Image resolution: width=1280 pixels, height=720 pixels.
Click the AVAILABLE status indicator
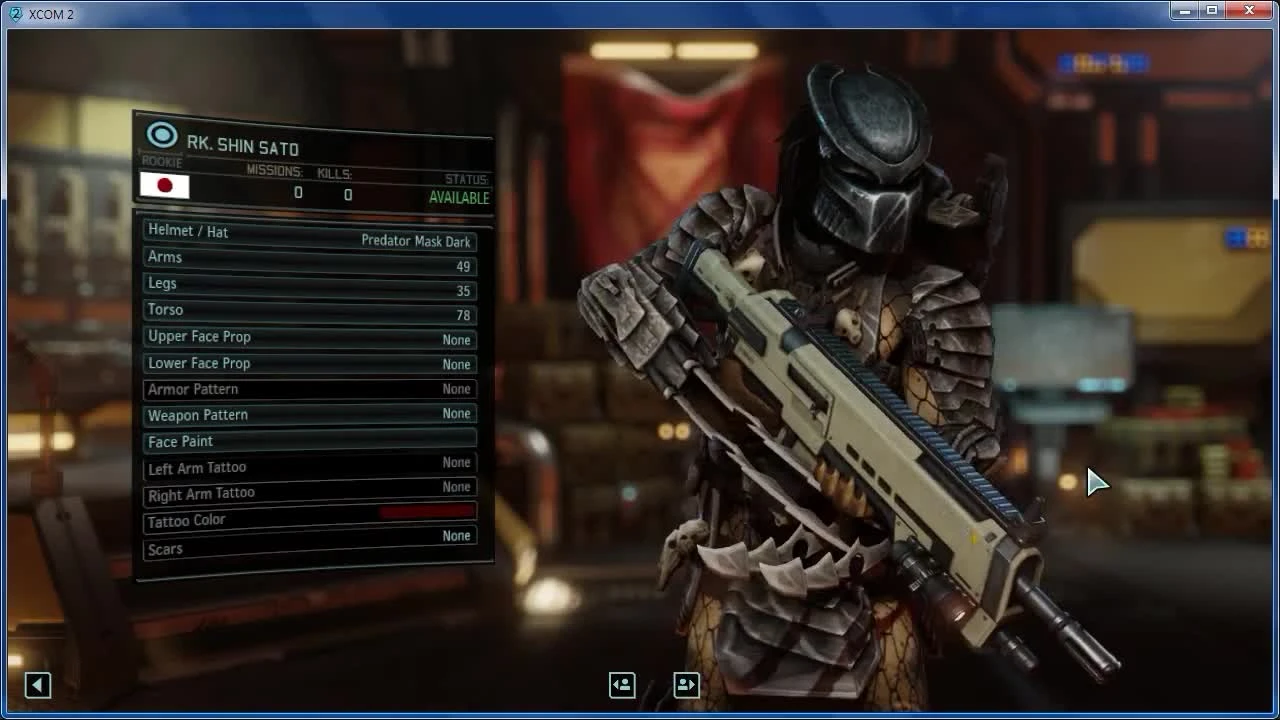tap(457, 198)
